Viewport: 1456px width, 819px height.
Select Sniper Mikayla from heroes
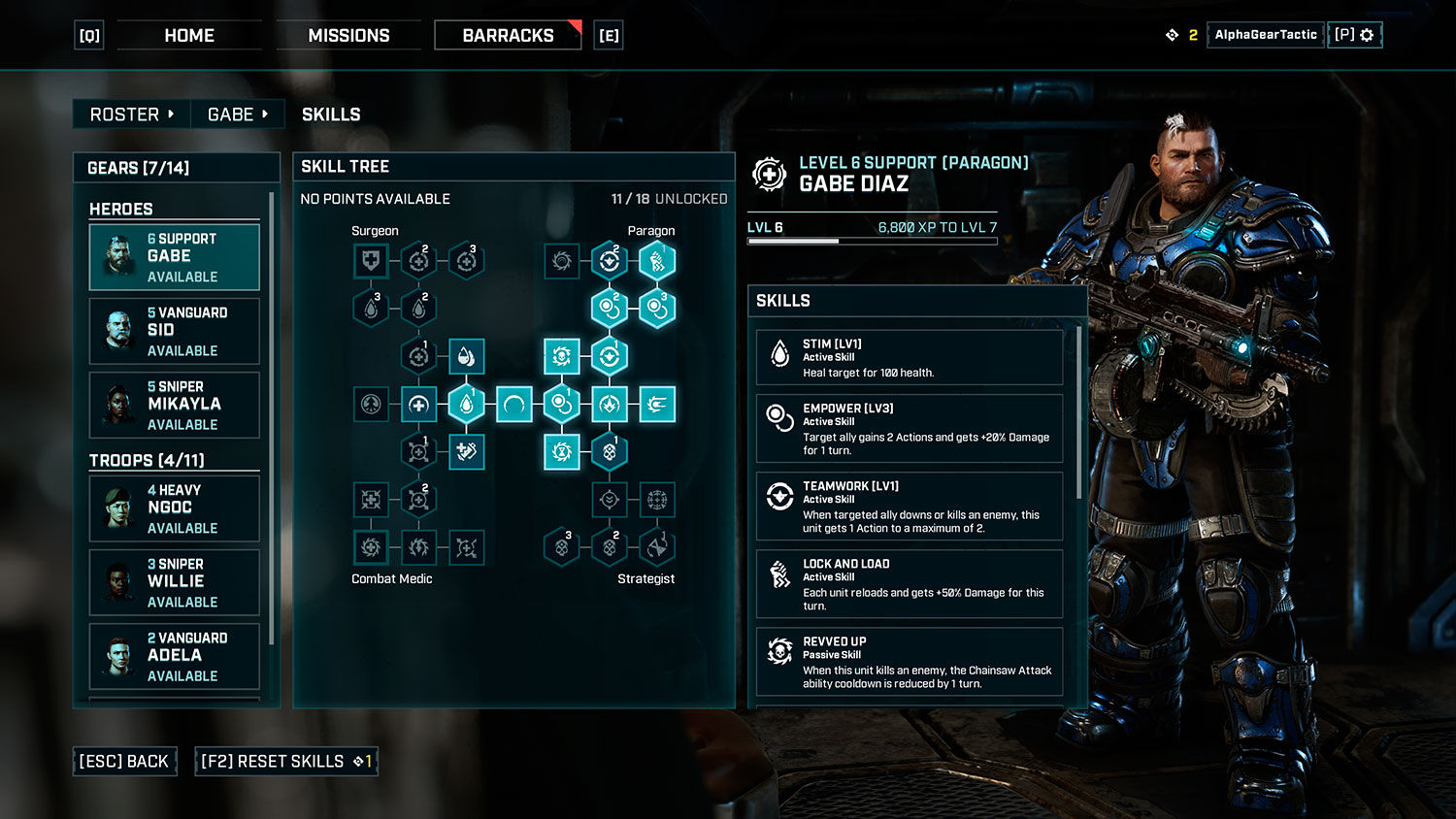pyautogui.click(x=175, y=405)
